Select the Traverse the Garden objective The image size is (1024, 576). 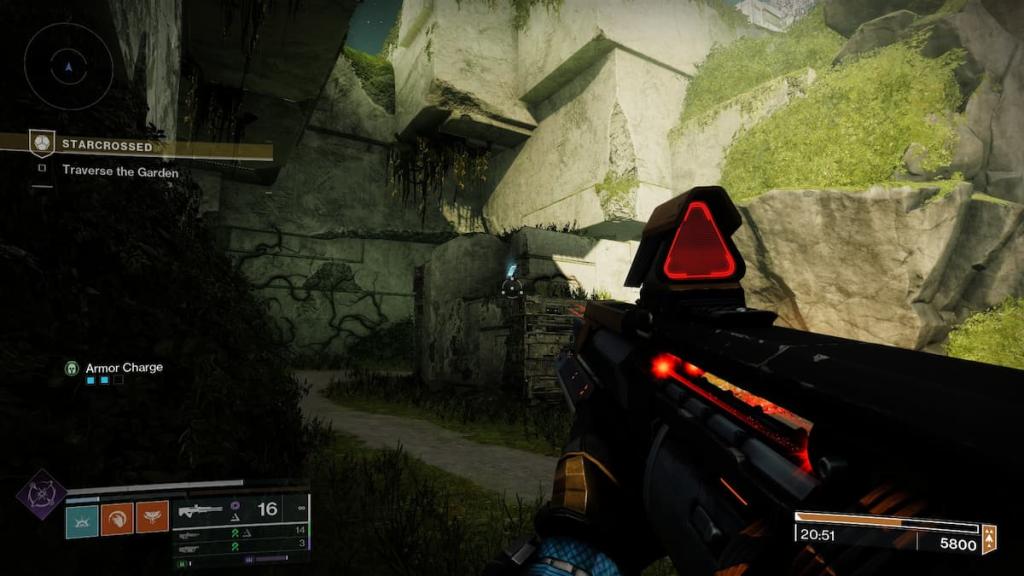tap(120, 170)
